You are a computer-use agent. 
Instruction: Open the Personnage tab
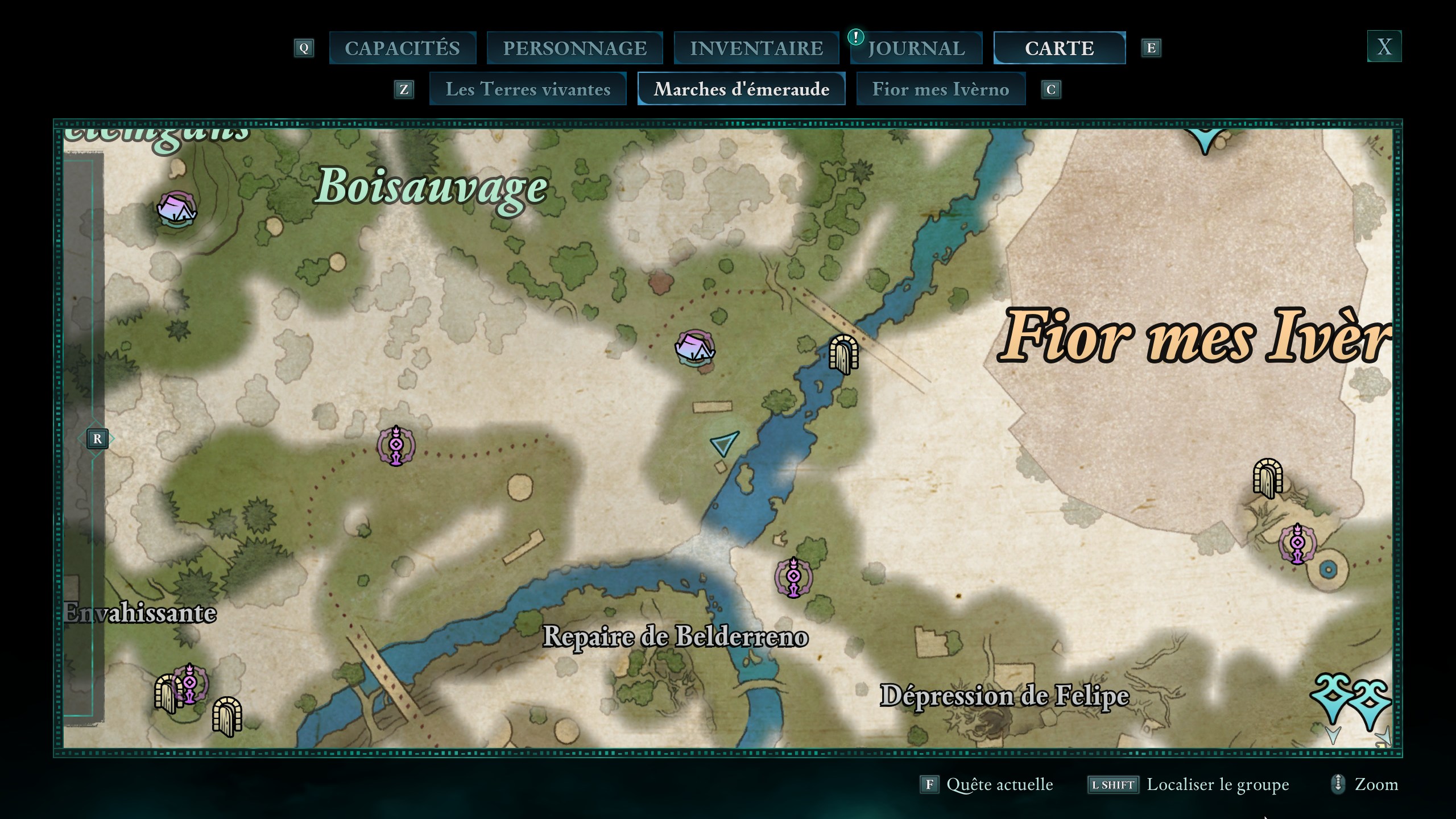[x=574, y=48]
